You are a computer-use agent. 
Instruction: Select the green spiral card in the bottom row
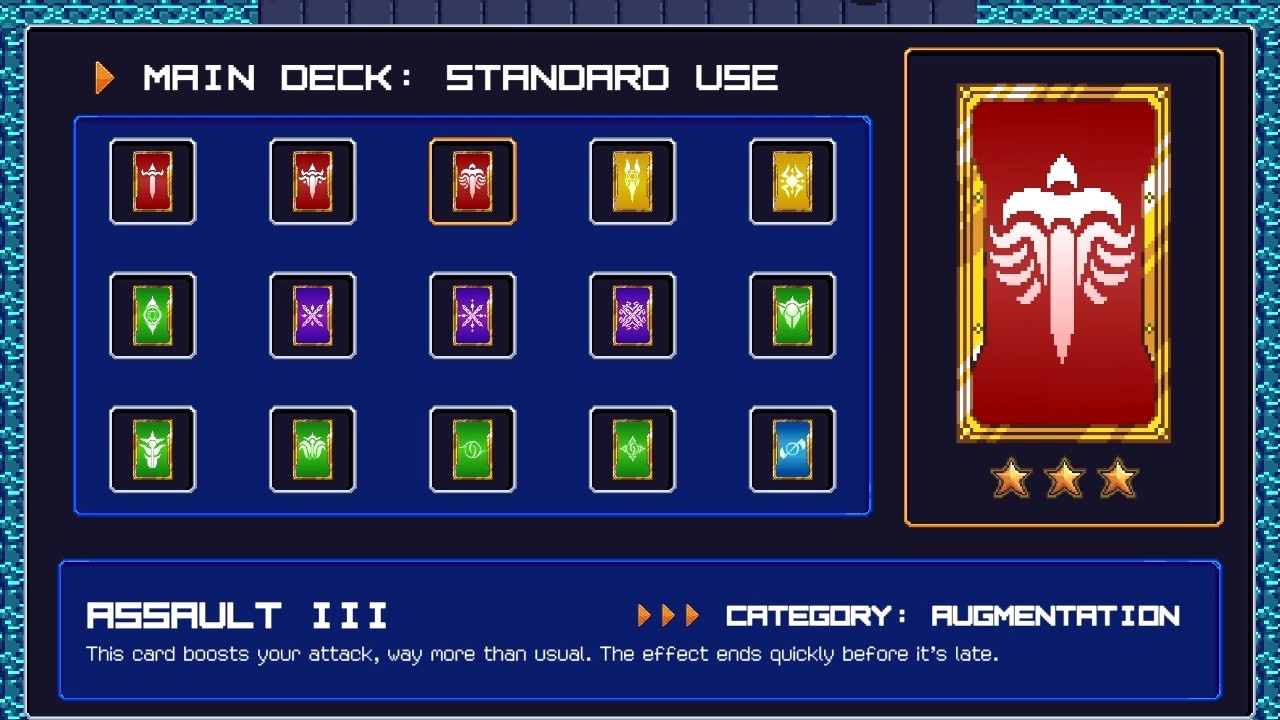[472, 449]
